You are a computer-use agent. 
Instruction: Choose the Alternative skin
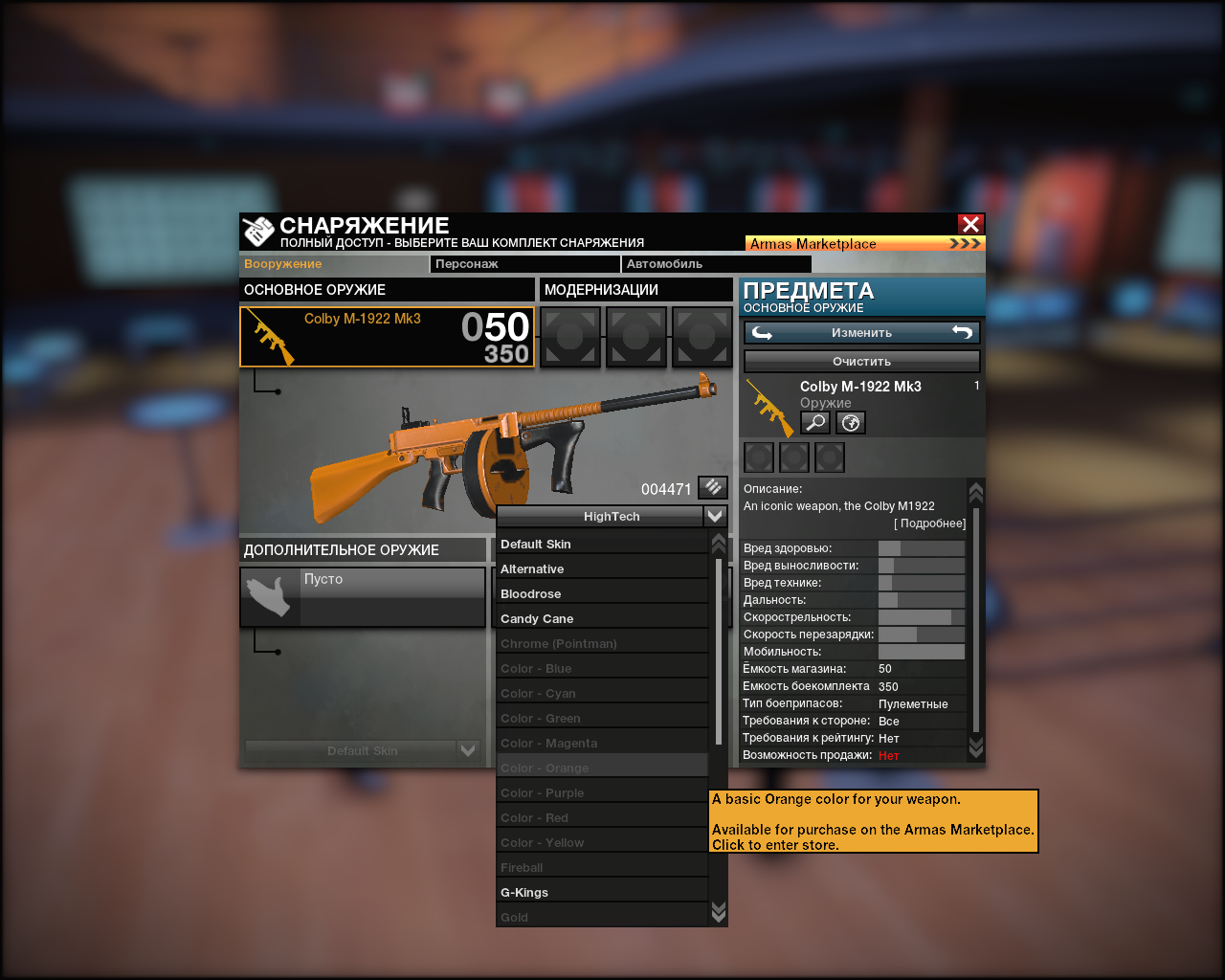click(x=602, y=569)
